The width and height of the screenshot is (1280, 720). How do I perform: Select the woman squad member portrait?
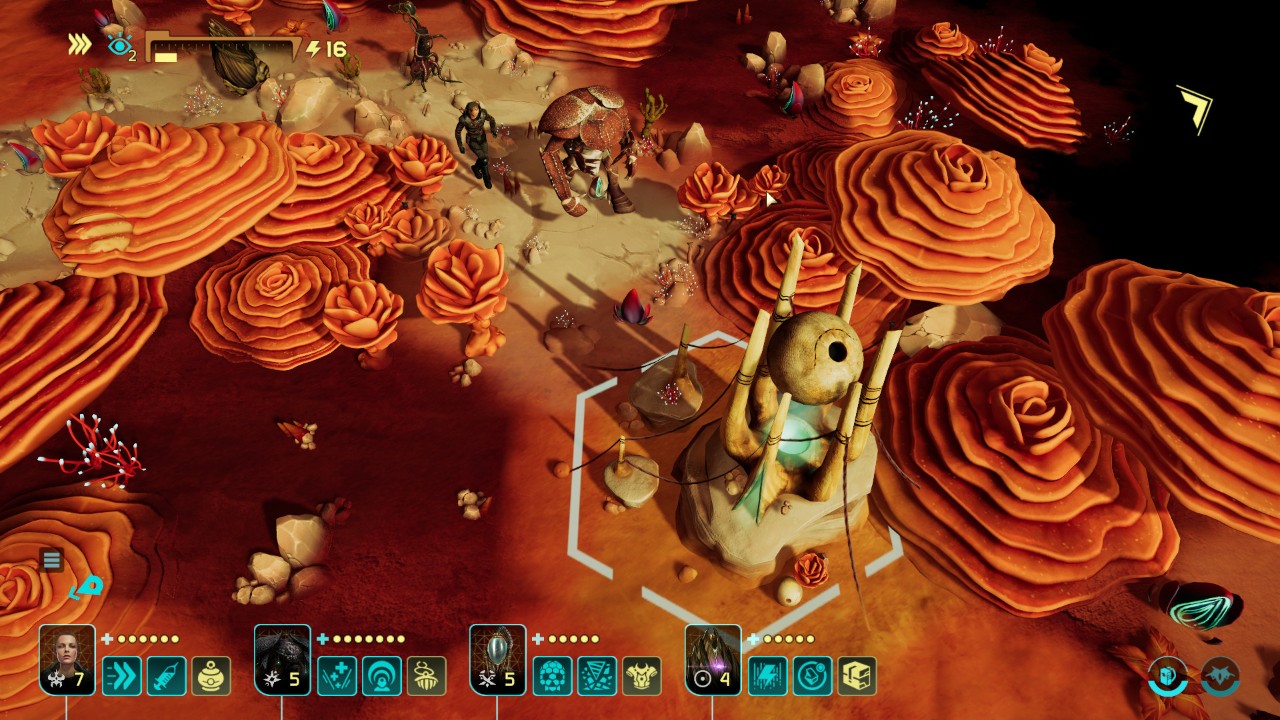point(67,657)
